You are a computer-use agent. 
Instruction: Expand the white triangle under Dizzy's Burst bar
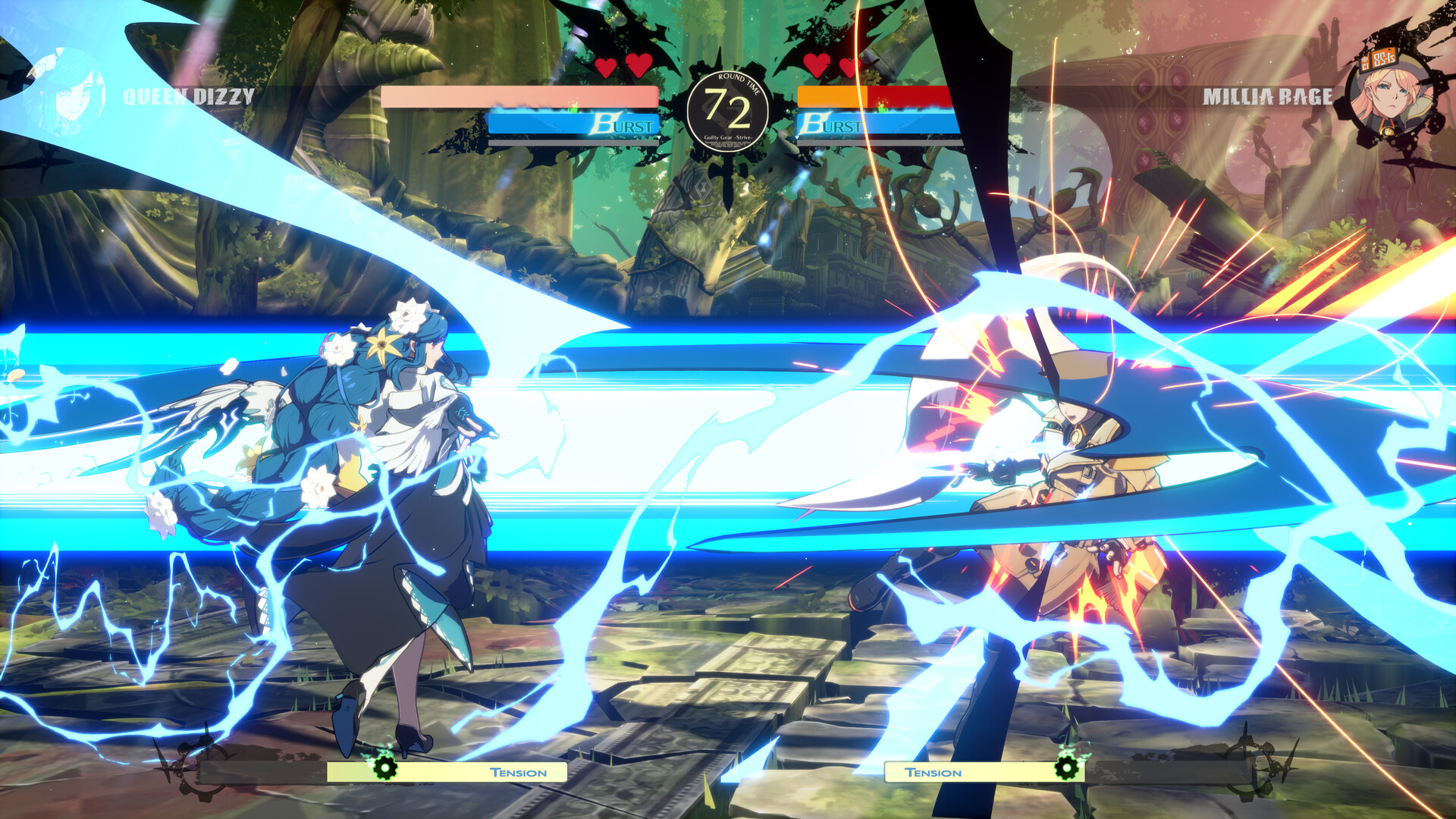click(660, 139)
